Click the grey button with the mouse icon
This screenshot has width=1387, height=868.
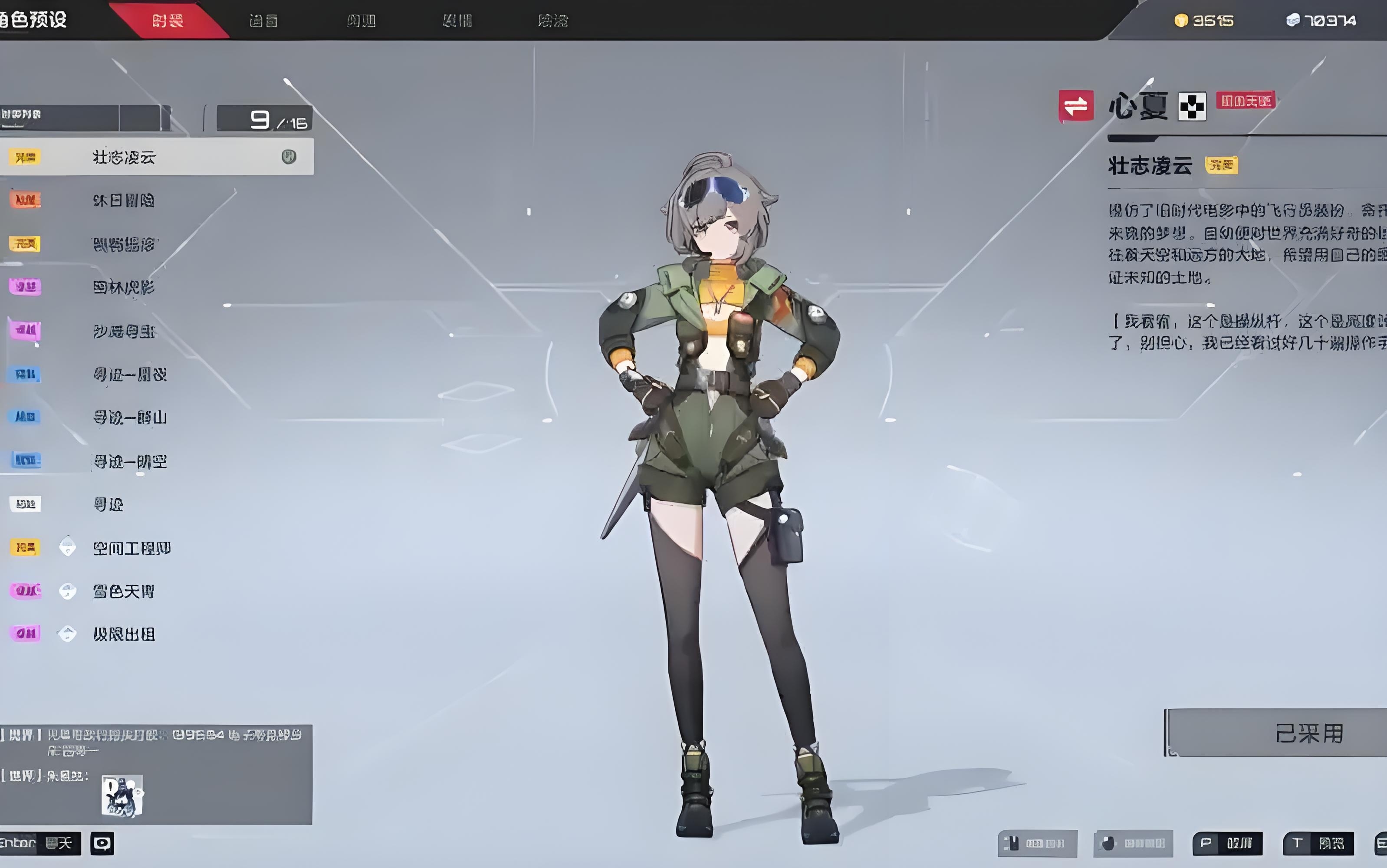coord(1133,843)
